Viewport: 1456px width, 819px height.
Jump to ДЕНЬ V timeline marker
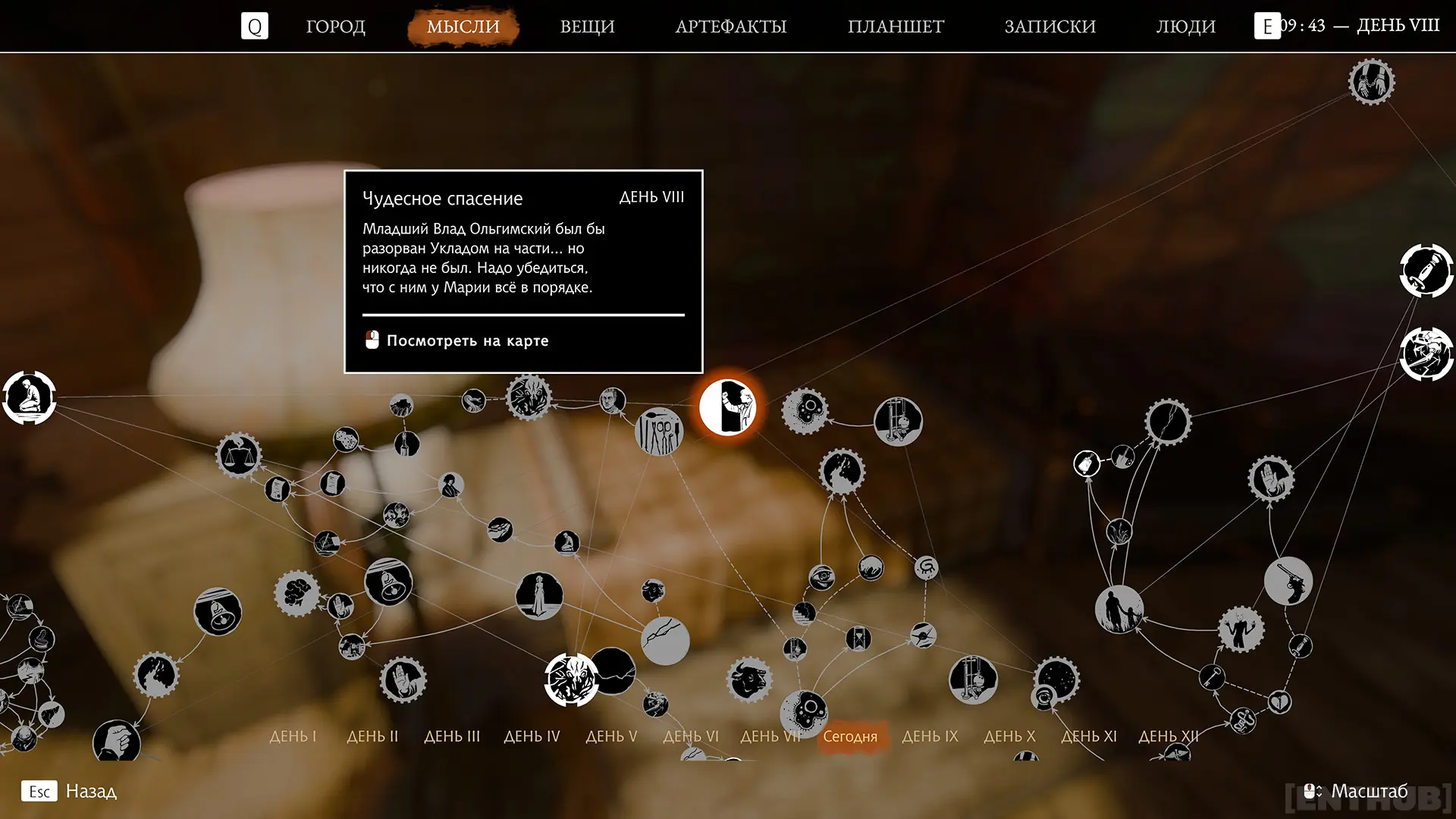(x=611, y=736)
